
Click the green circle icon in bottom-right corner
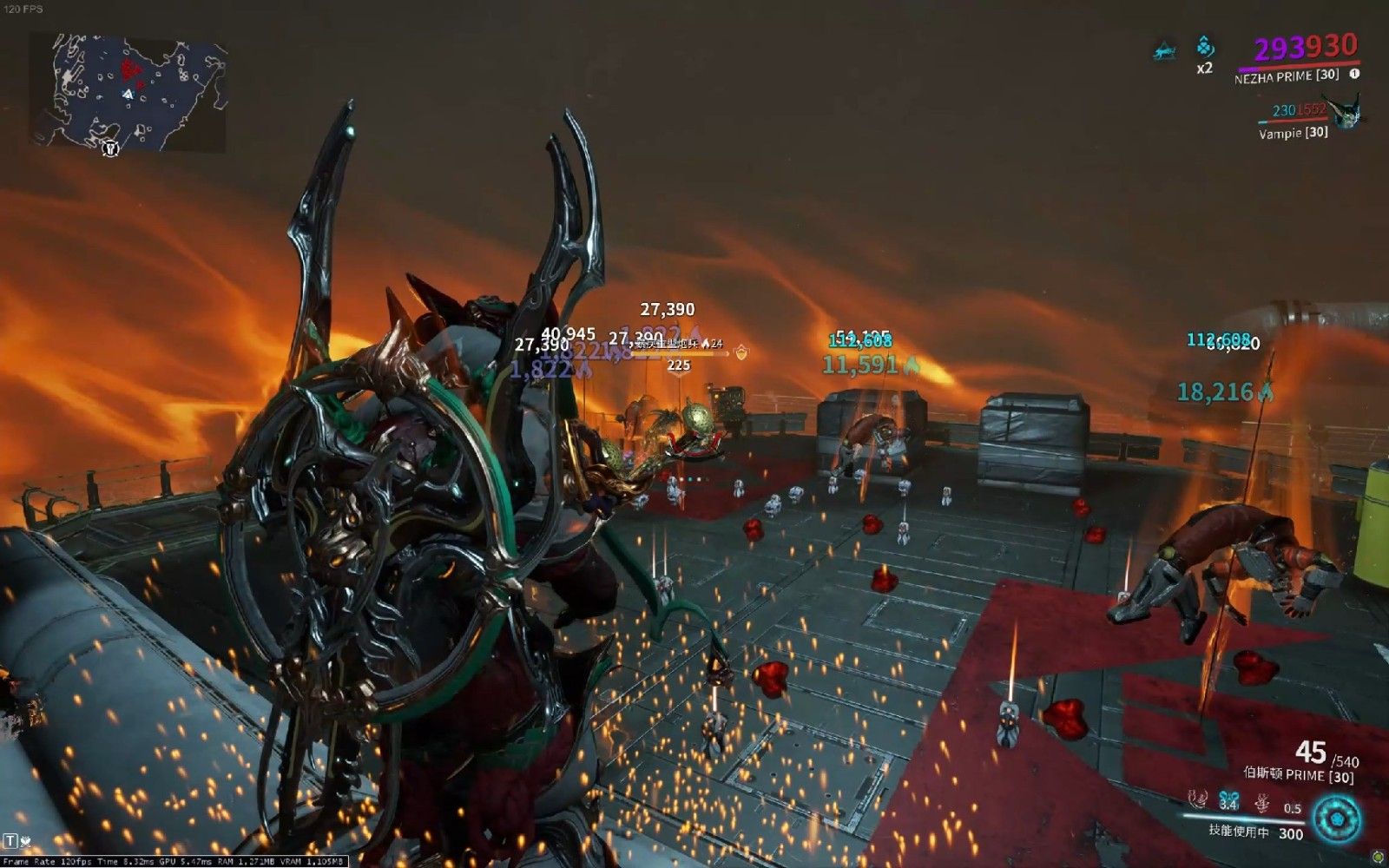click(1378, 858)
